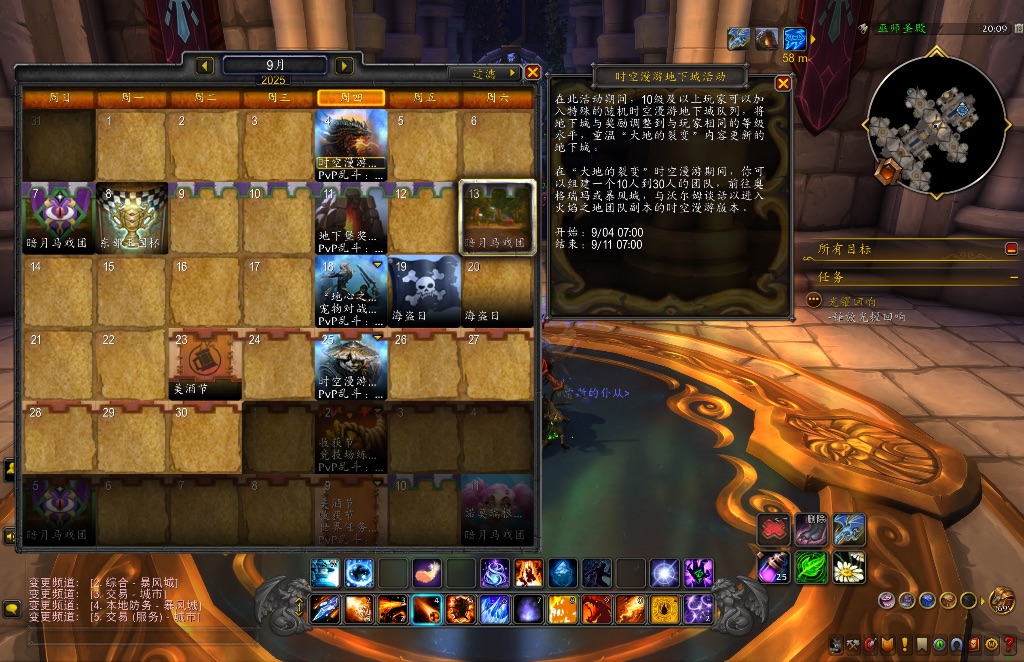Select the highlighted September 13 day tile
The width and height of the screenshot is (1024, 662).
pyautogui.click(x=497, y=216)
